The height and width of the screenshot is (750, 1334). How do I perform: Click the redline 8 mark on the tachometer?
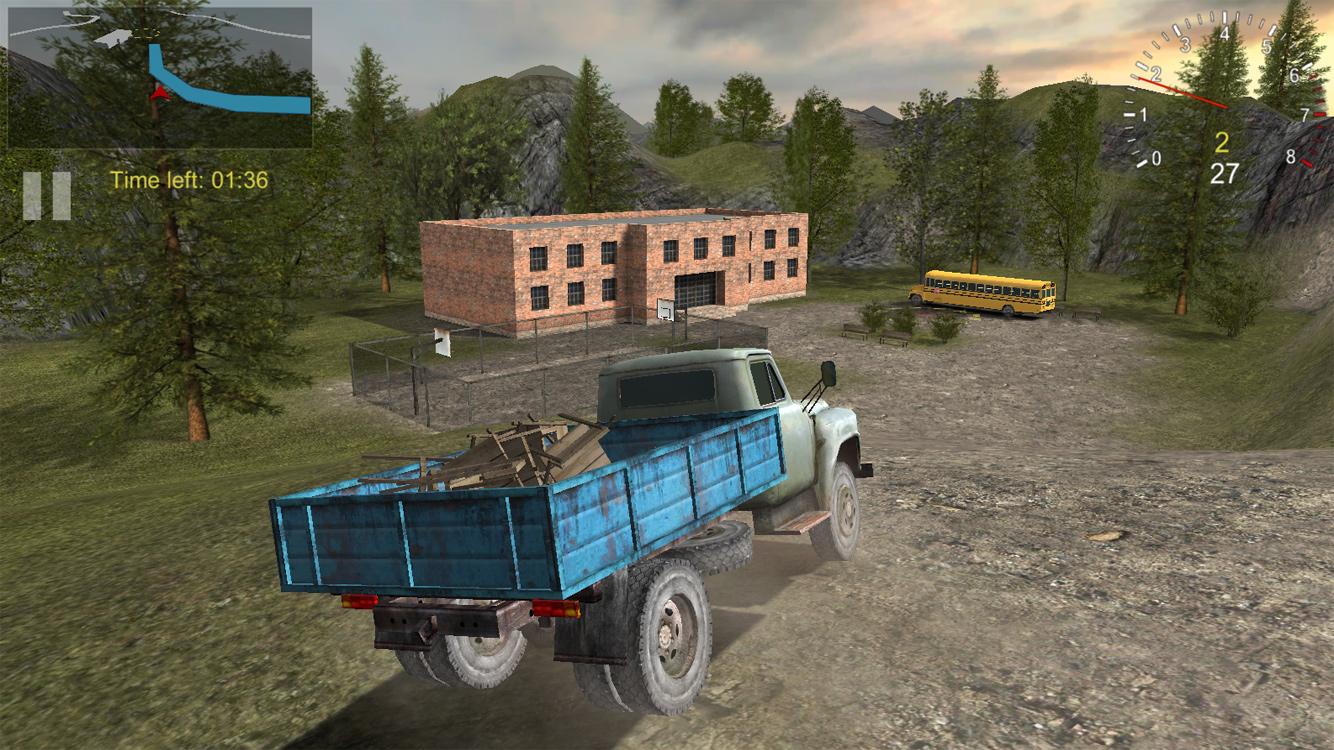click(1291, 156)
